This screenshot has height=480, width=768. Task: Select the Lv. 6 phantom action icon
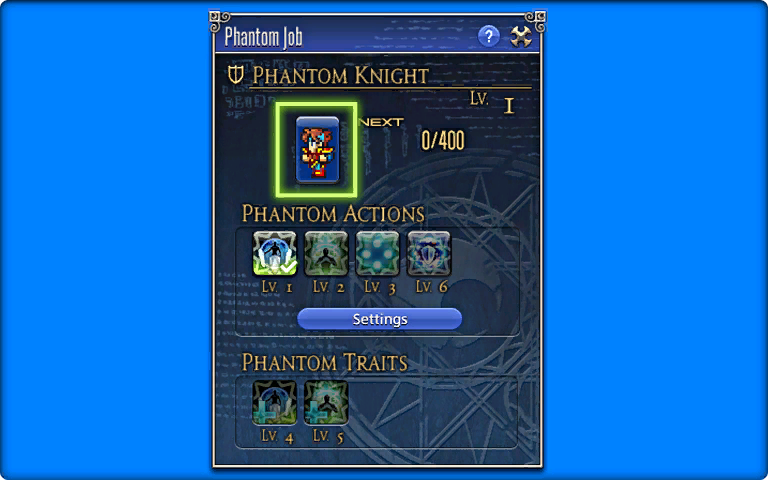(429, 253)
